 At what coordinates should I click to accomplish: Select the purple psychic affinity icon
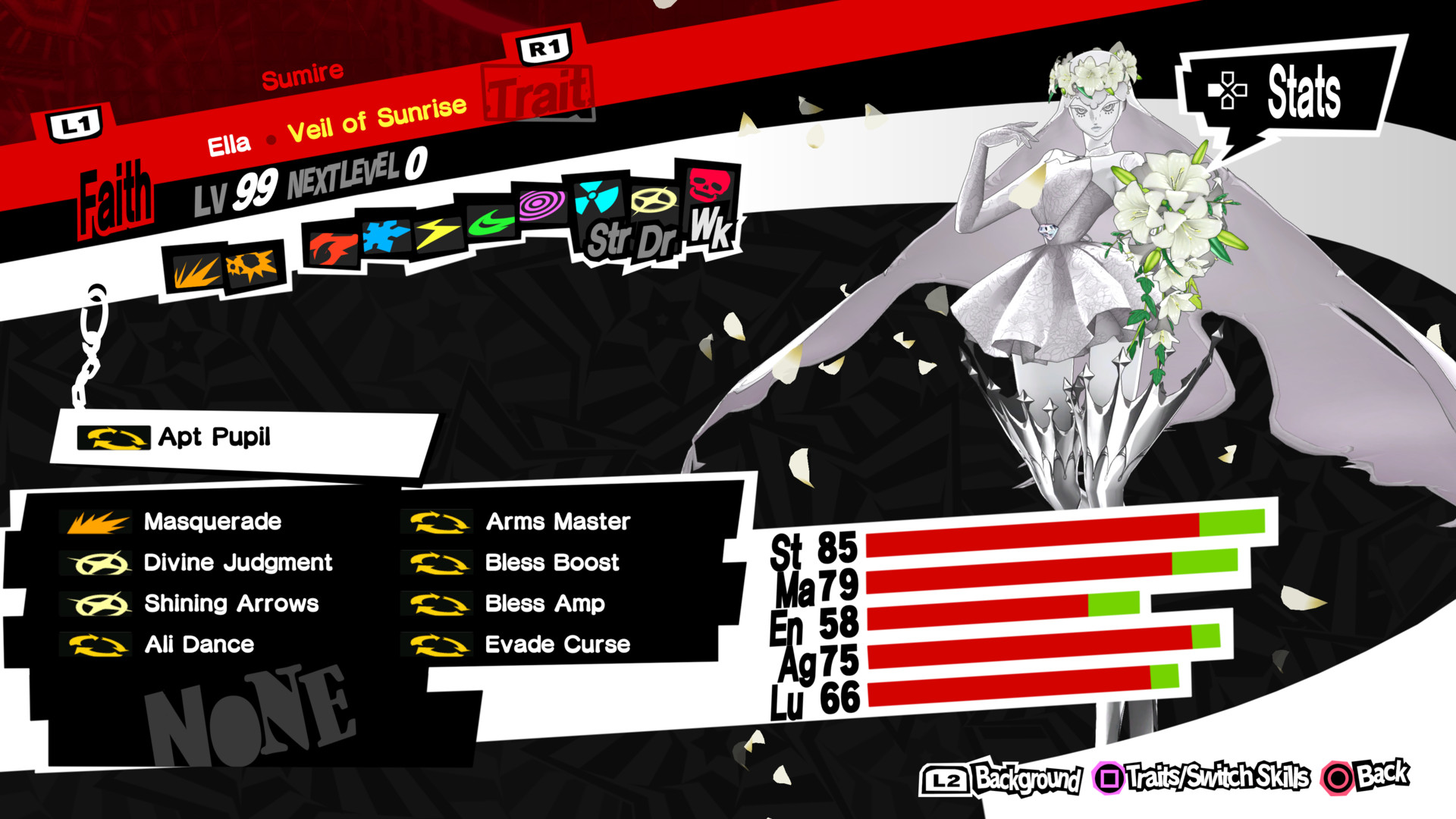click(x=541, y=205)
